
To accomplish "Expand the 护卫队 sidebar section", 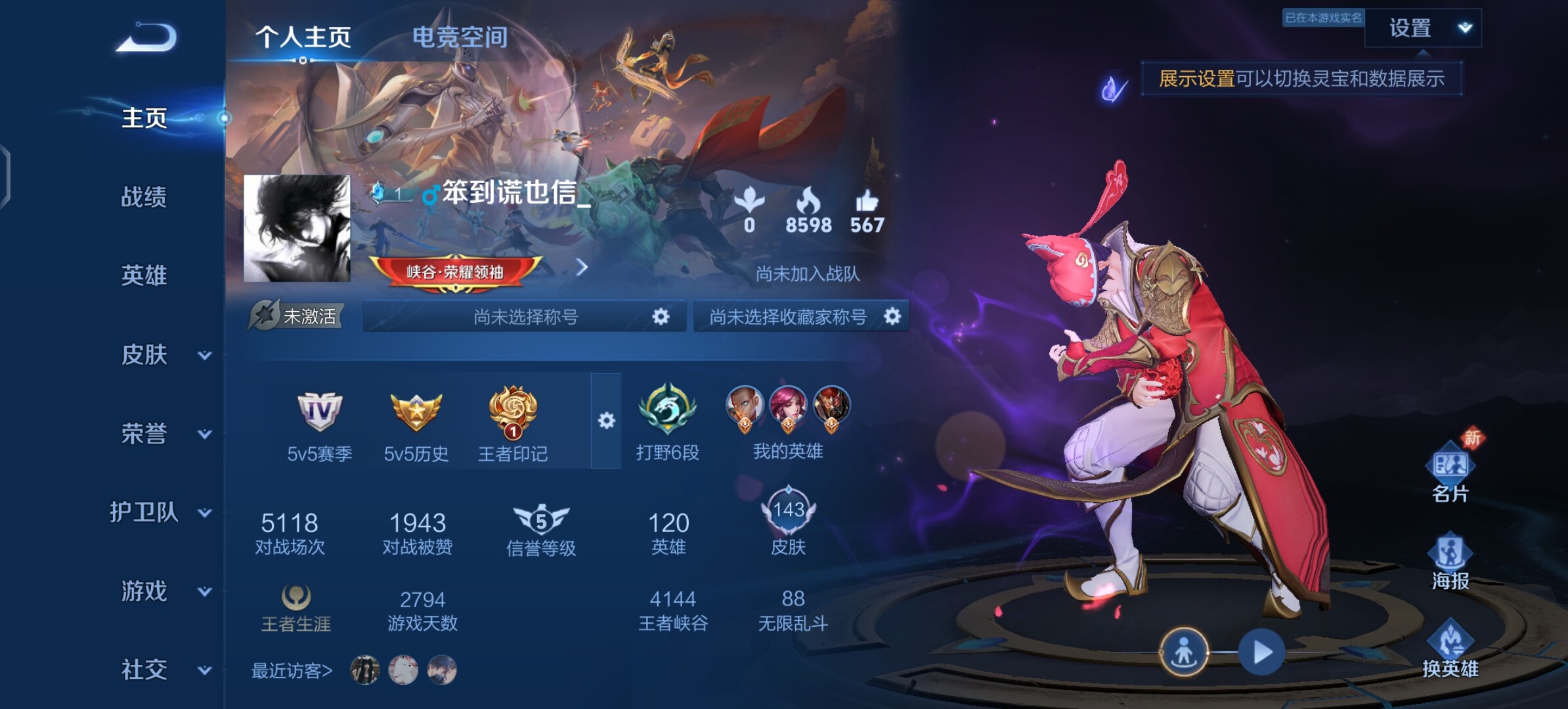I will [160, 513].
